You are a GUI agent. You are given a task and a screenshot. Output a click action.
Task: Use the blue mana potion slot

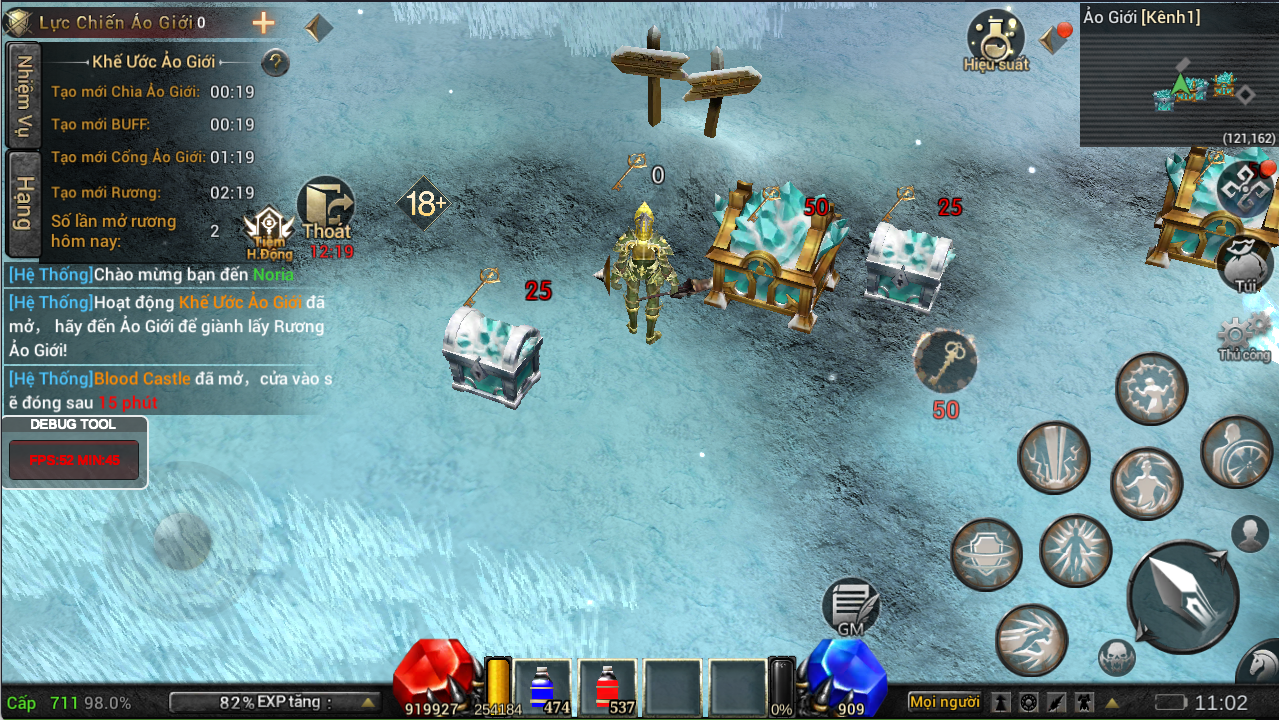pos(543,688)
